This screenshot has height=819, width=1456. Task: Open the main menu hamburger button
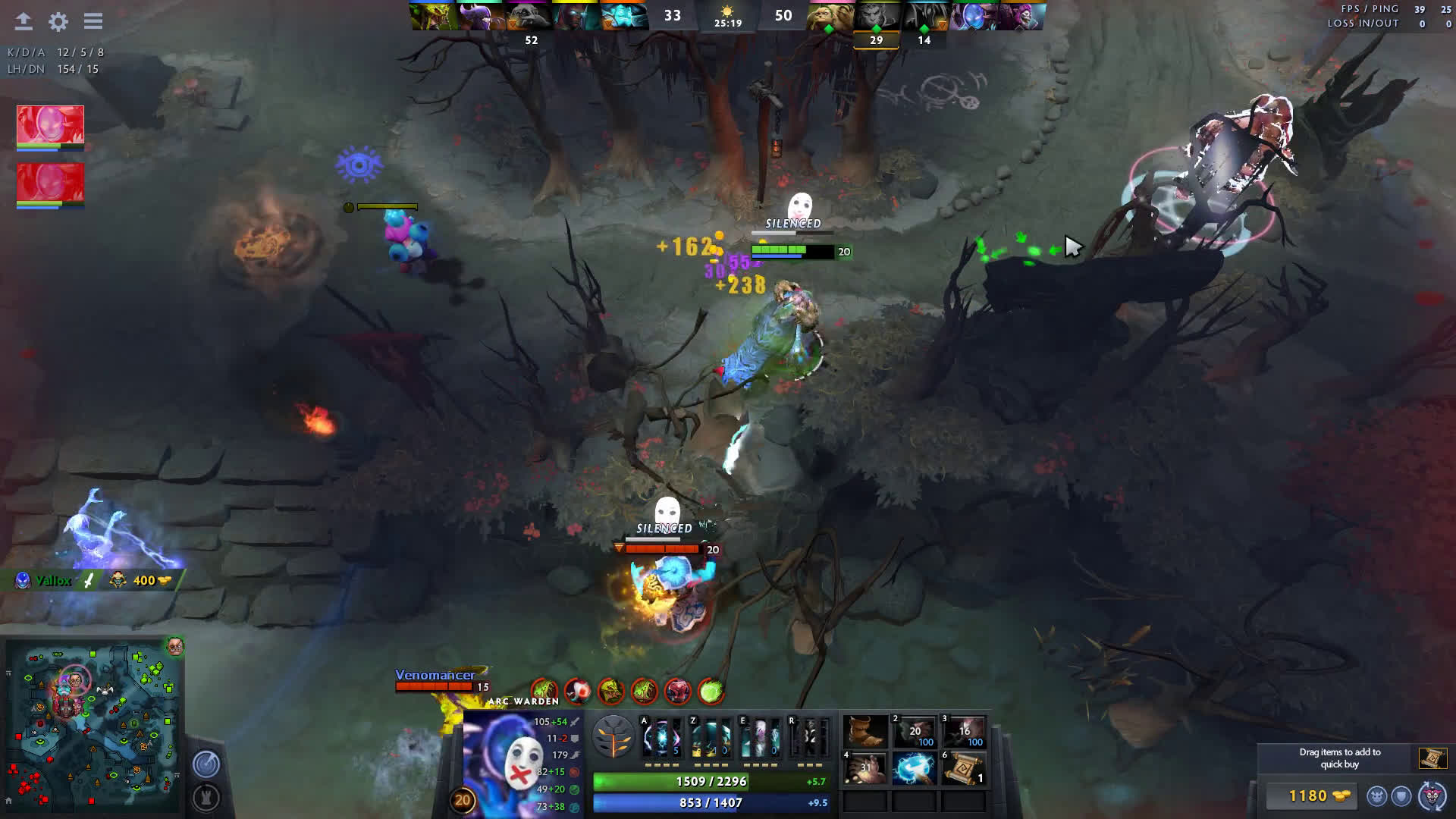click(93, 21)
